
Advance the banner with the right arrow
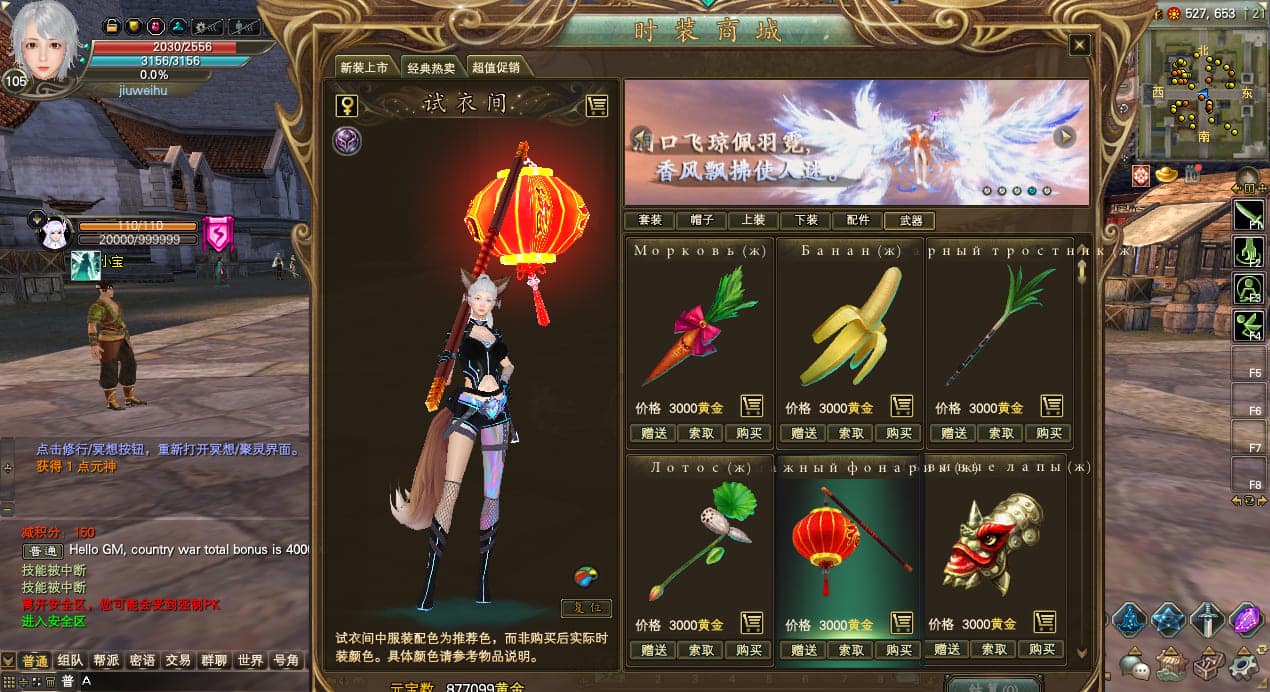1065,137
